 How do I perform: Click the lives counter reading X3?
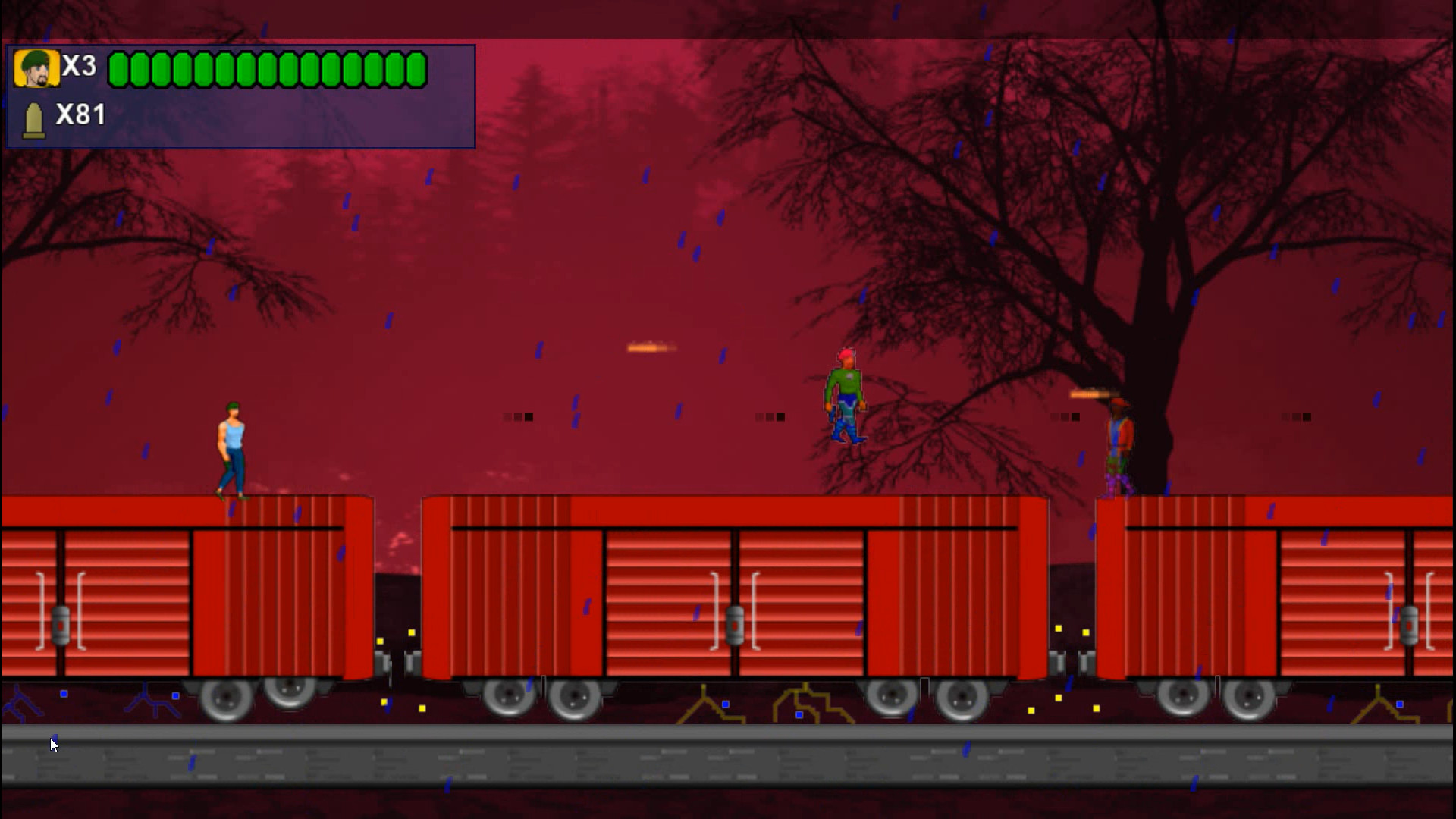[78, 67]
